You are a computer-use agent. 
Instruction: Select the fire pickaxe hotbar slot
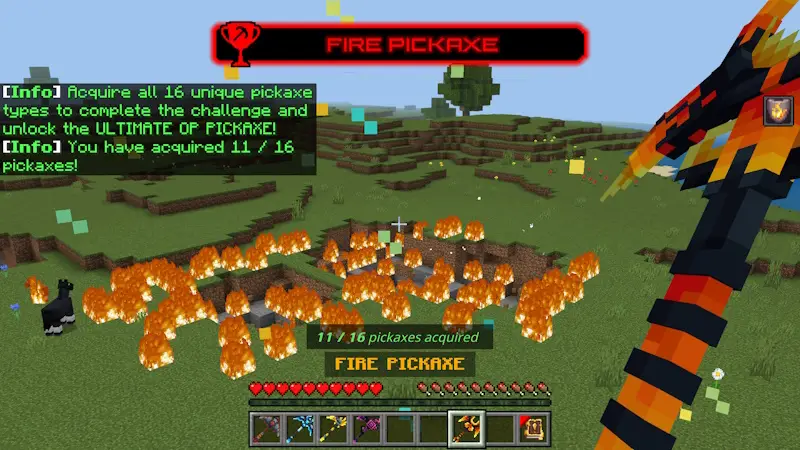[466, 427]
